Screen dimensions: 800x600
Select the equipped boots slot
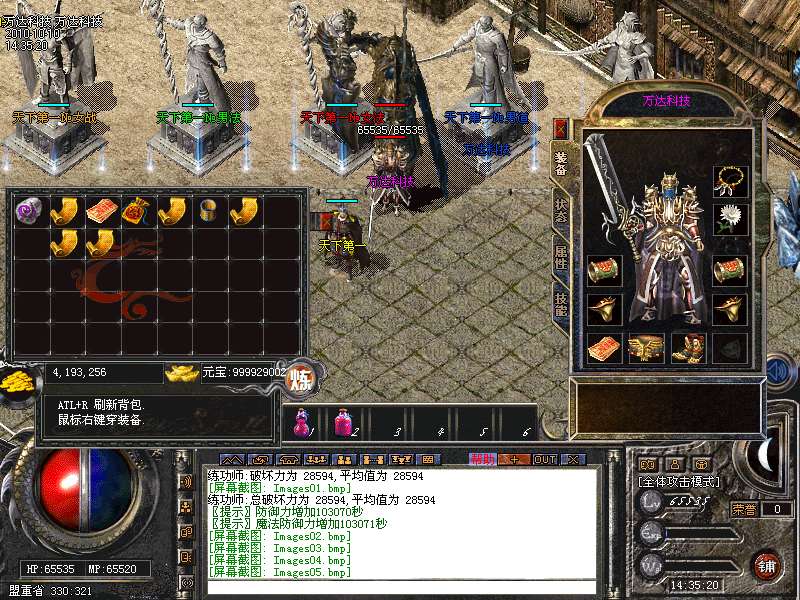(688, 348)
